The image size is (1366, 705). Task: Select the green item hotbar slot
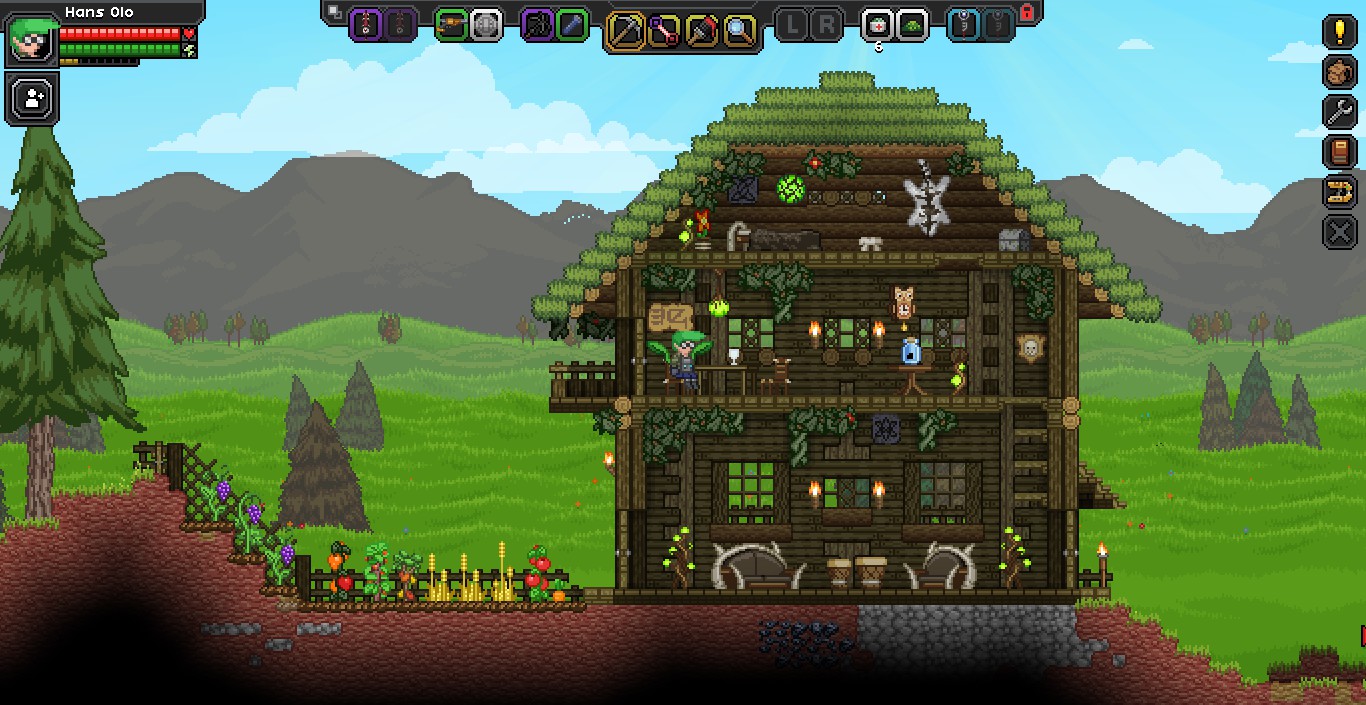(x=912, y=24)
